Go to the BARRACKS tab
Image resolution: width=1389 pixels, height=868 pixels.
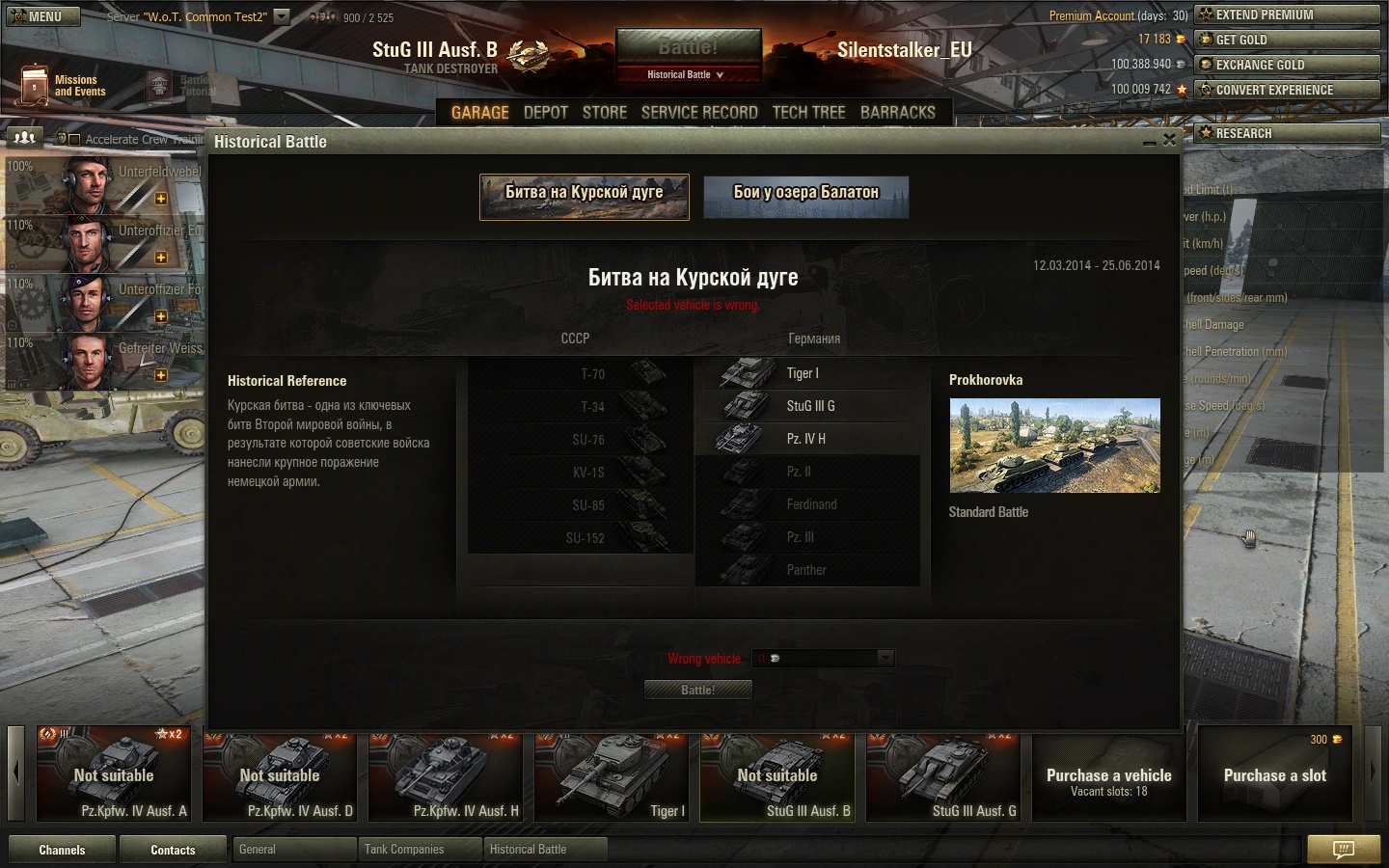pos(897,113)
